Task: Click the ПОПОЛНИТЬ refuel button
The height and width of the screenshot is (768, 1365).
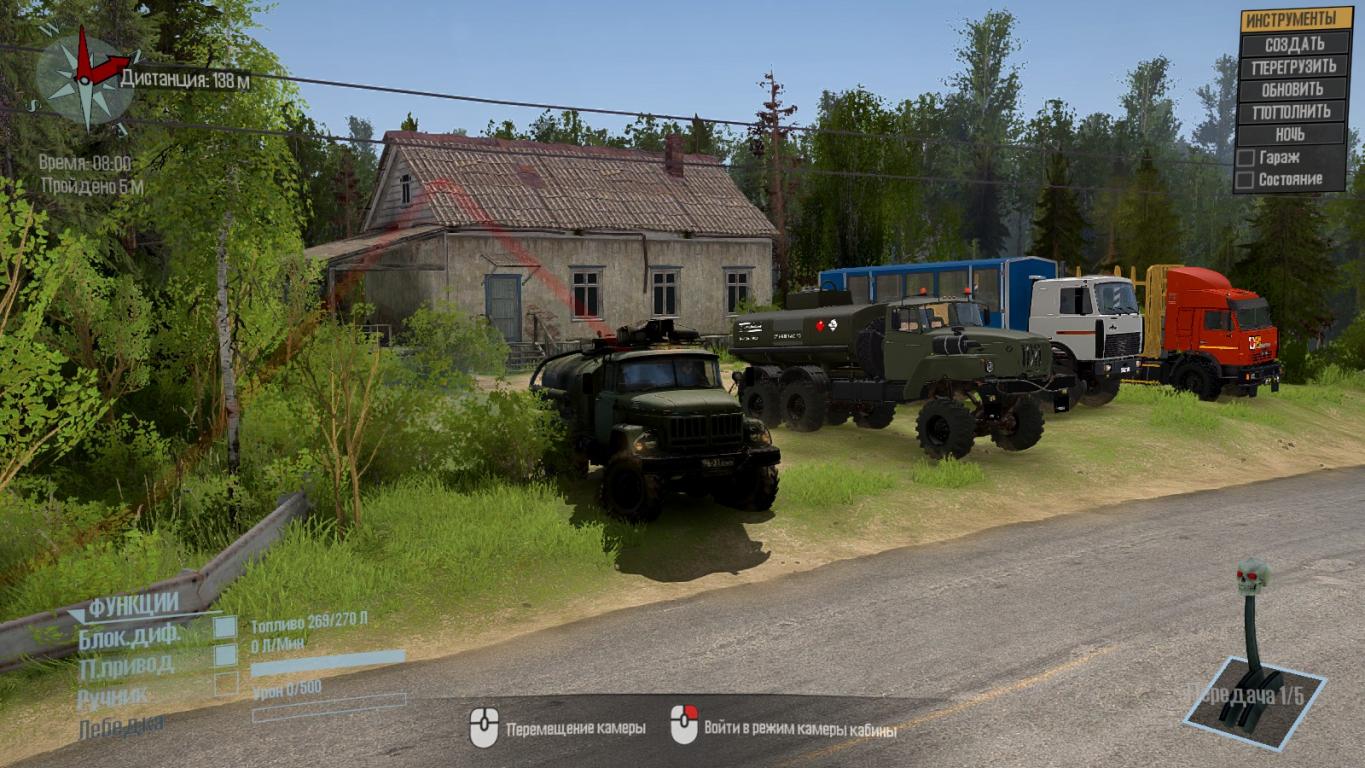Action: tap(1294, 112)
